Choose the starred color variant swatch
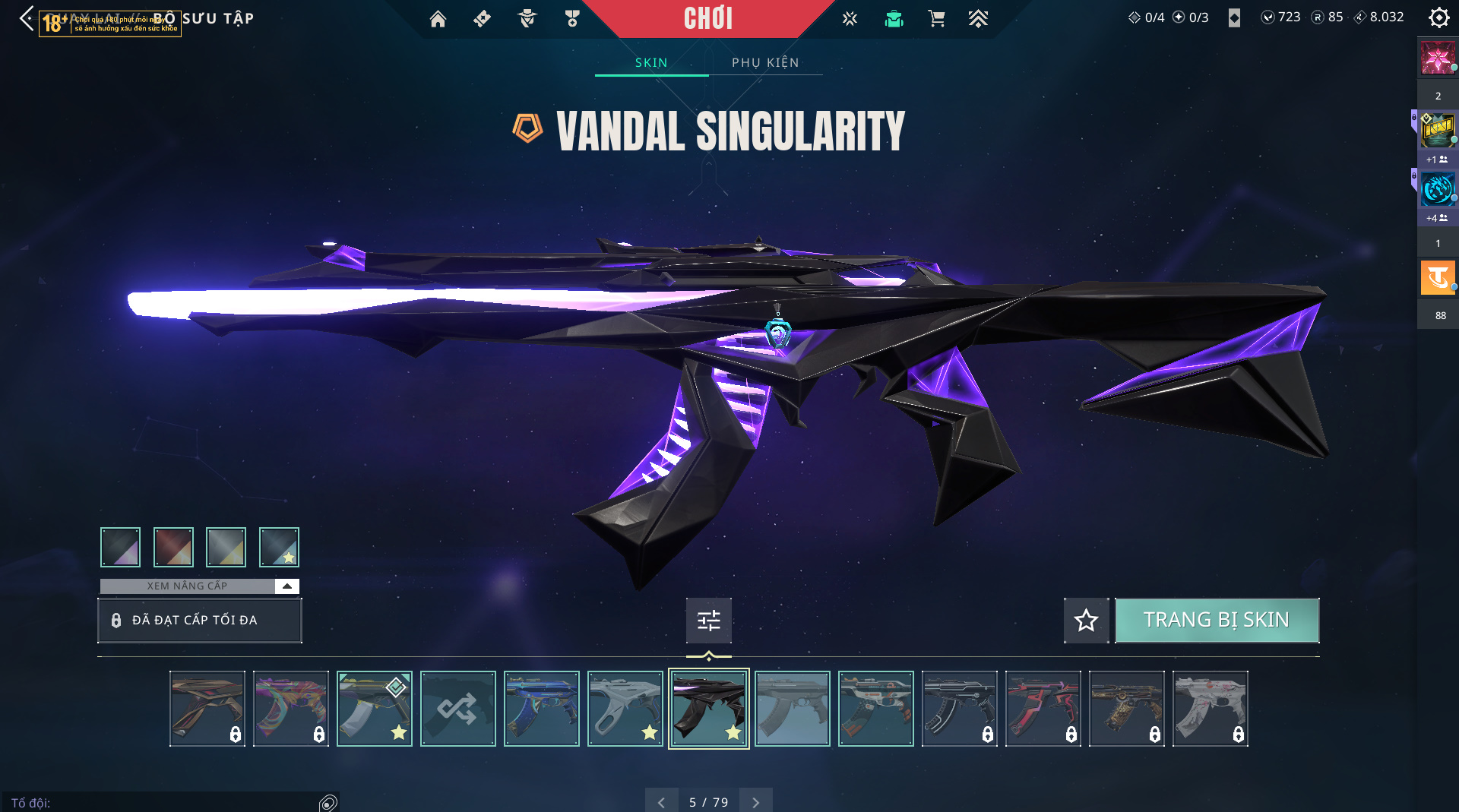 coord(279,547)
